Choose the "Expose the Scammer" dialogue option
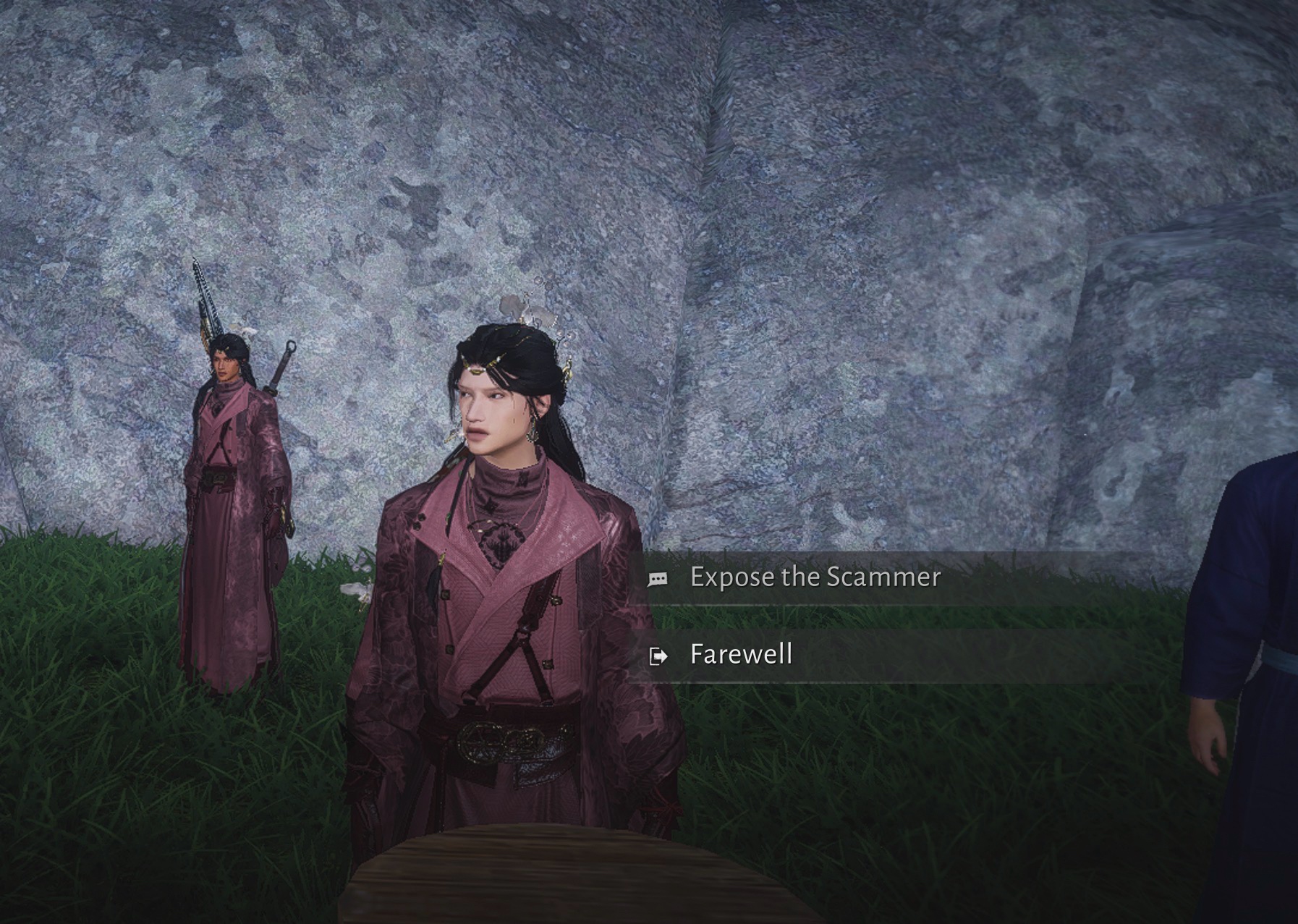The image size is (1298, 924). coord(815,577)
